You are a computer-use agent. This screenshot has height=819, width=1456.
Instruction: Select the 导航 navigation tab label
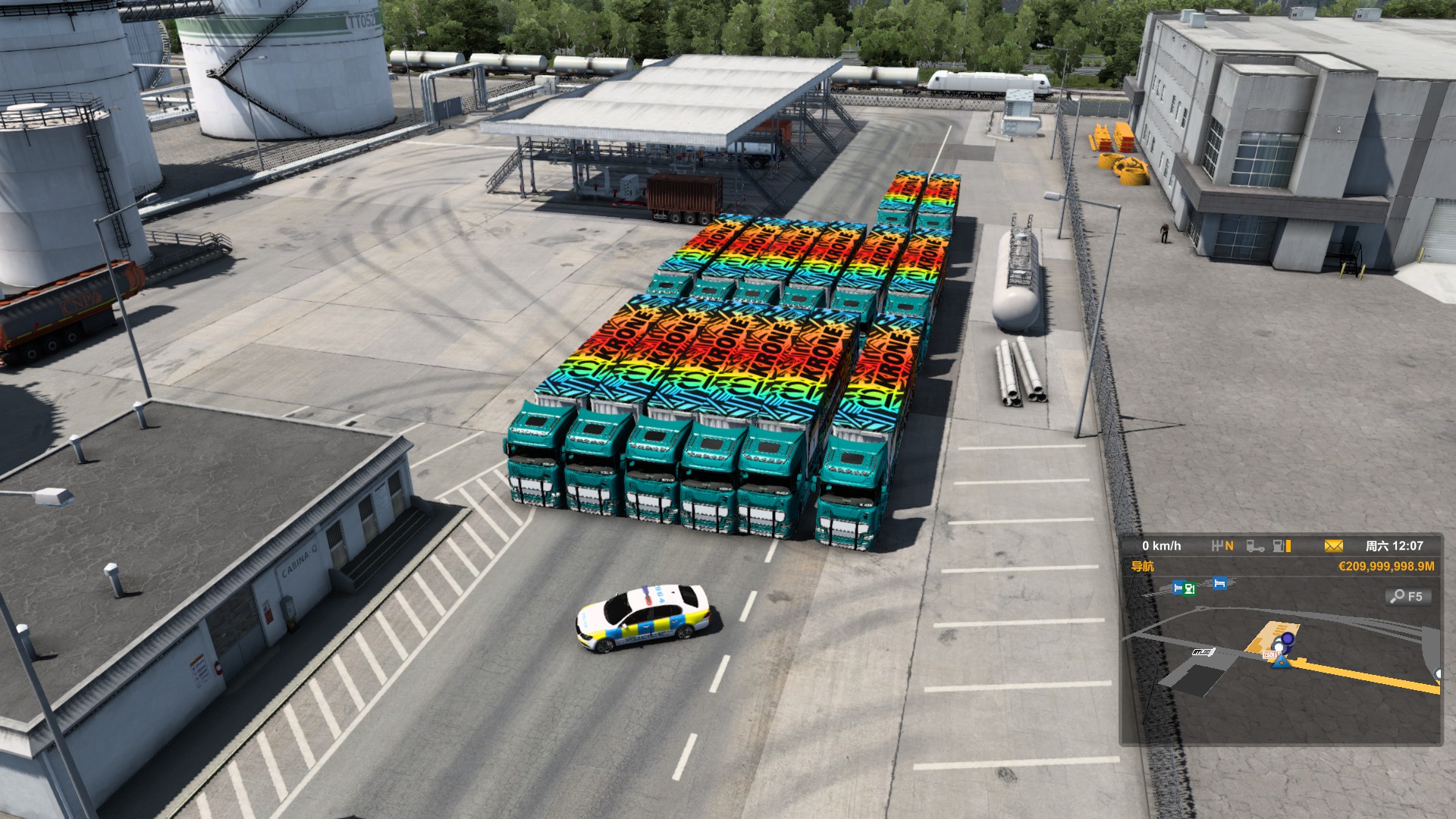pyautogui.click(x=1142, y=566)
